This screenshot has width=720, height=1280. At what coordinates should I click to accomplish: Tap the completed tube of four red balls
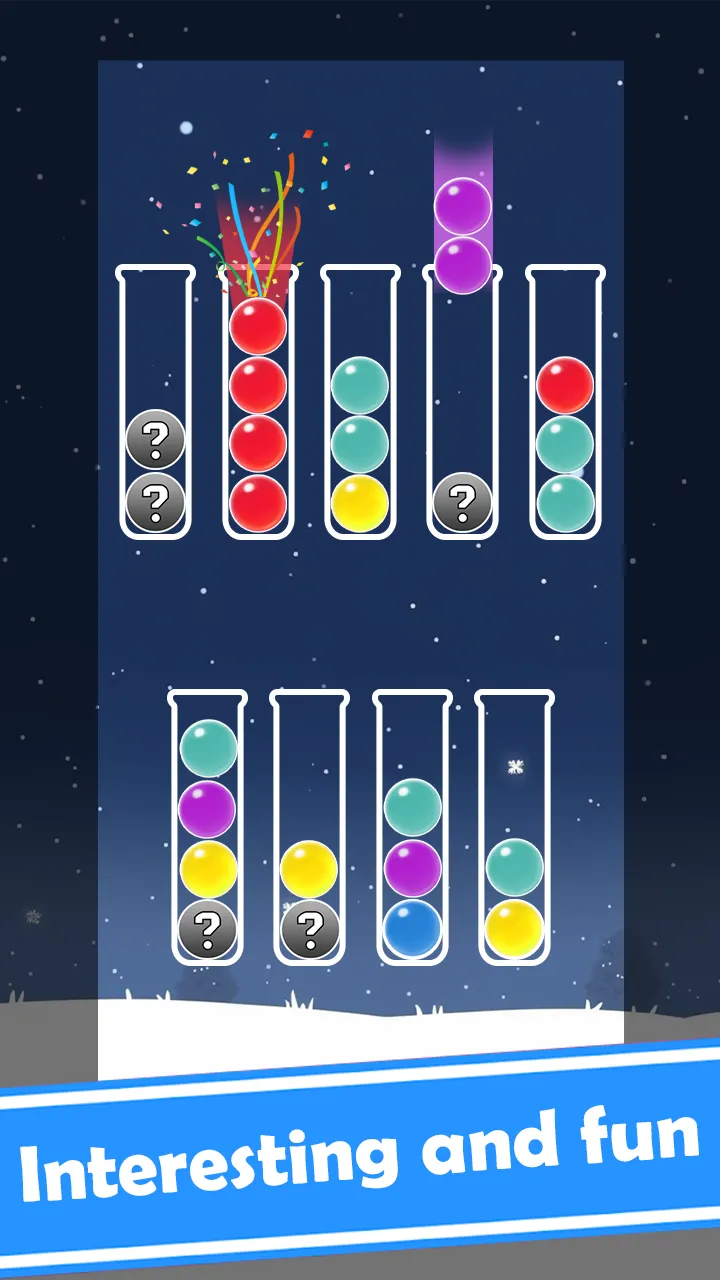(x=258, y=403)
